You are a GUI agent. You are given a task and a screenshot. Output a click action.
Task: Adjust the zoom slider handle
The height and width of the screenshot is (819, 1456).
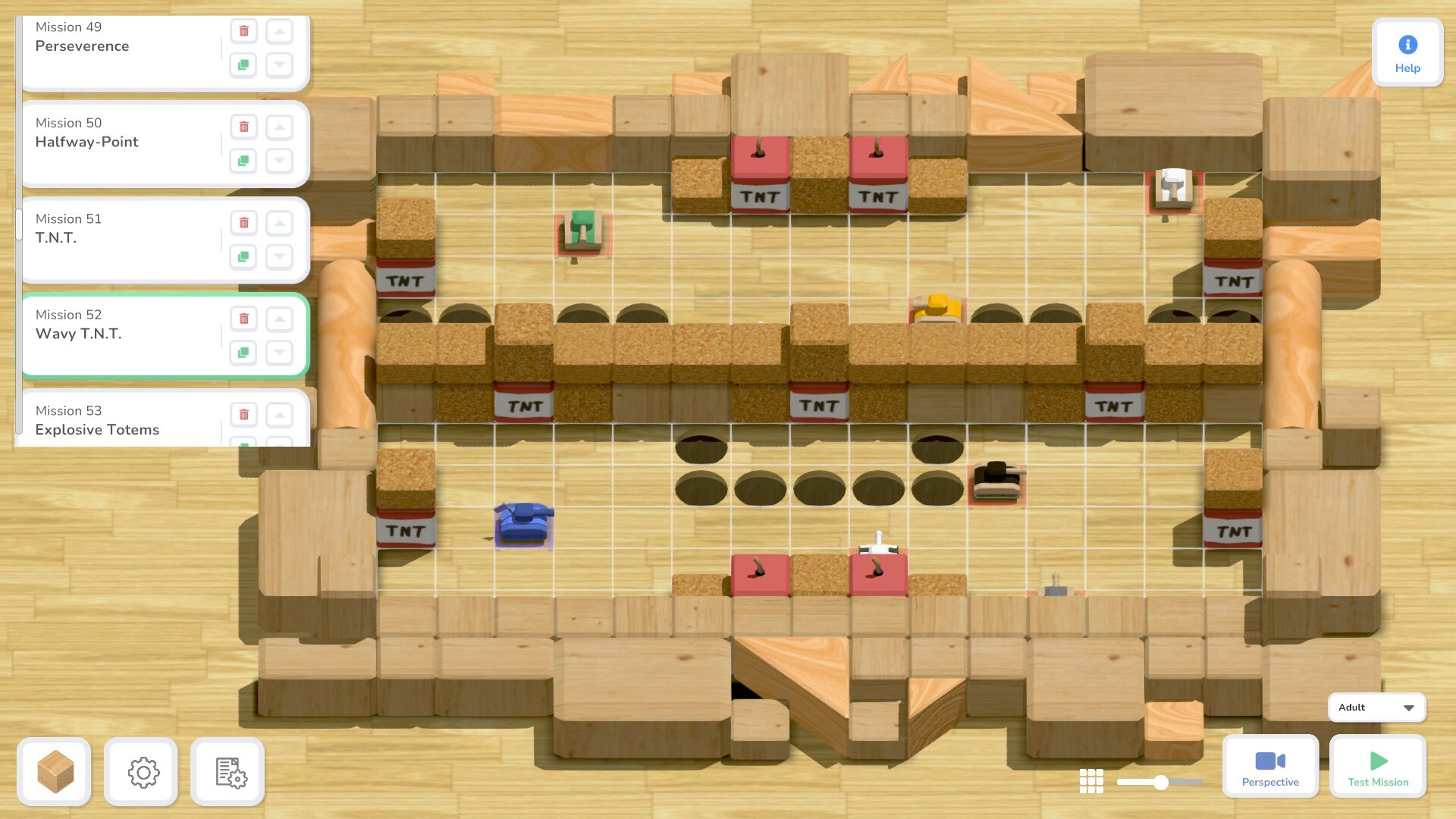(x=1161, y=780)
